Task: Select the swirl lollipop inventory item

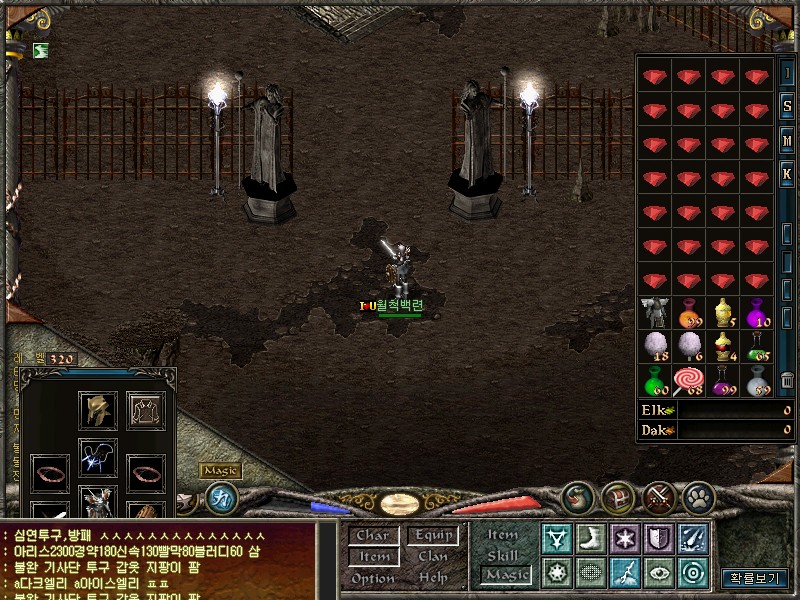Action: point(690,380)
